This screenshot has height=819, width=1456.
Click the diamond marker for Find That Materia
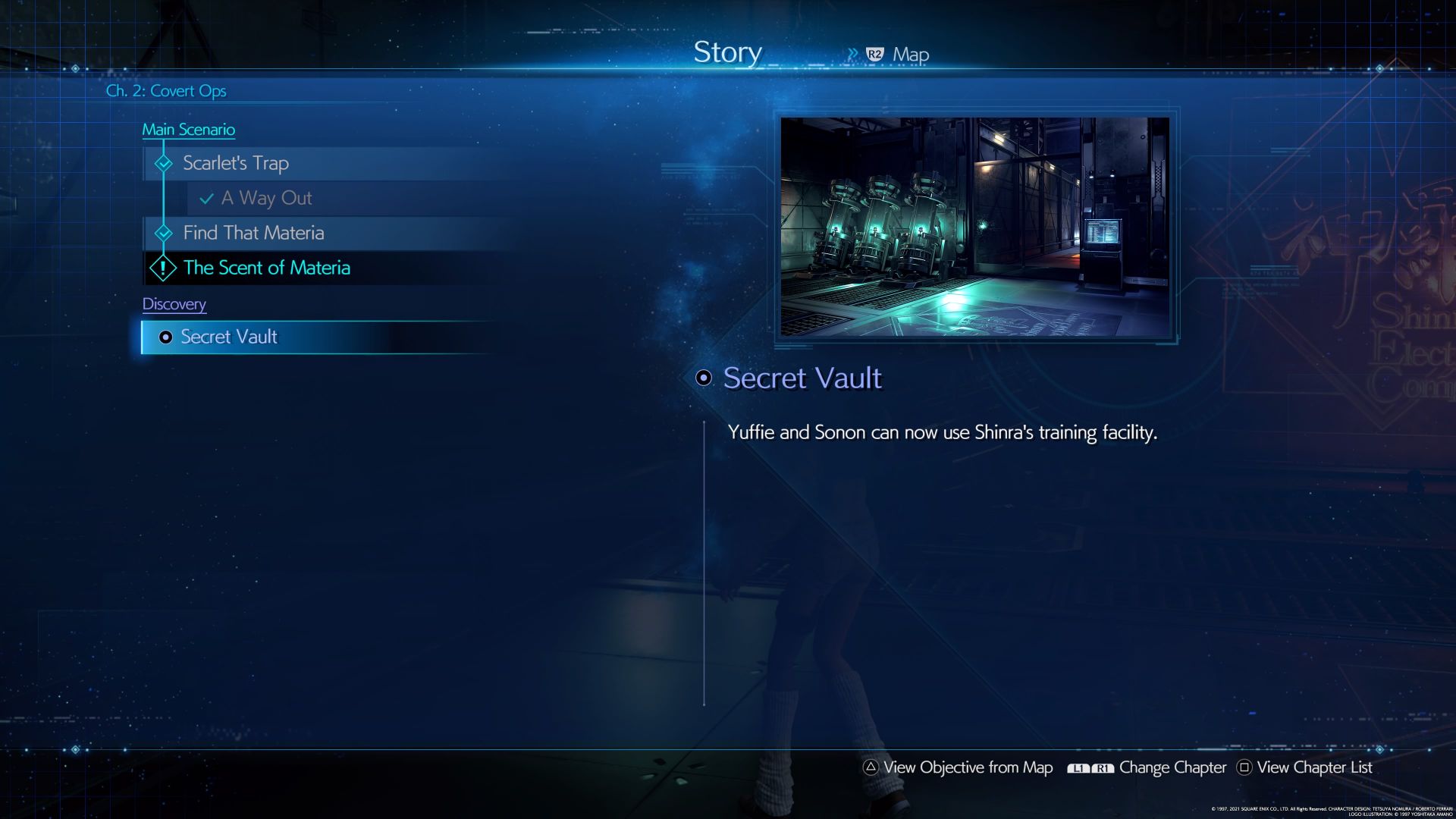point(162,233)
